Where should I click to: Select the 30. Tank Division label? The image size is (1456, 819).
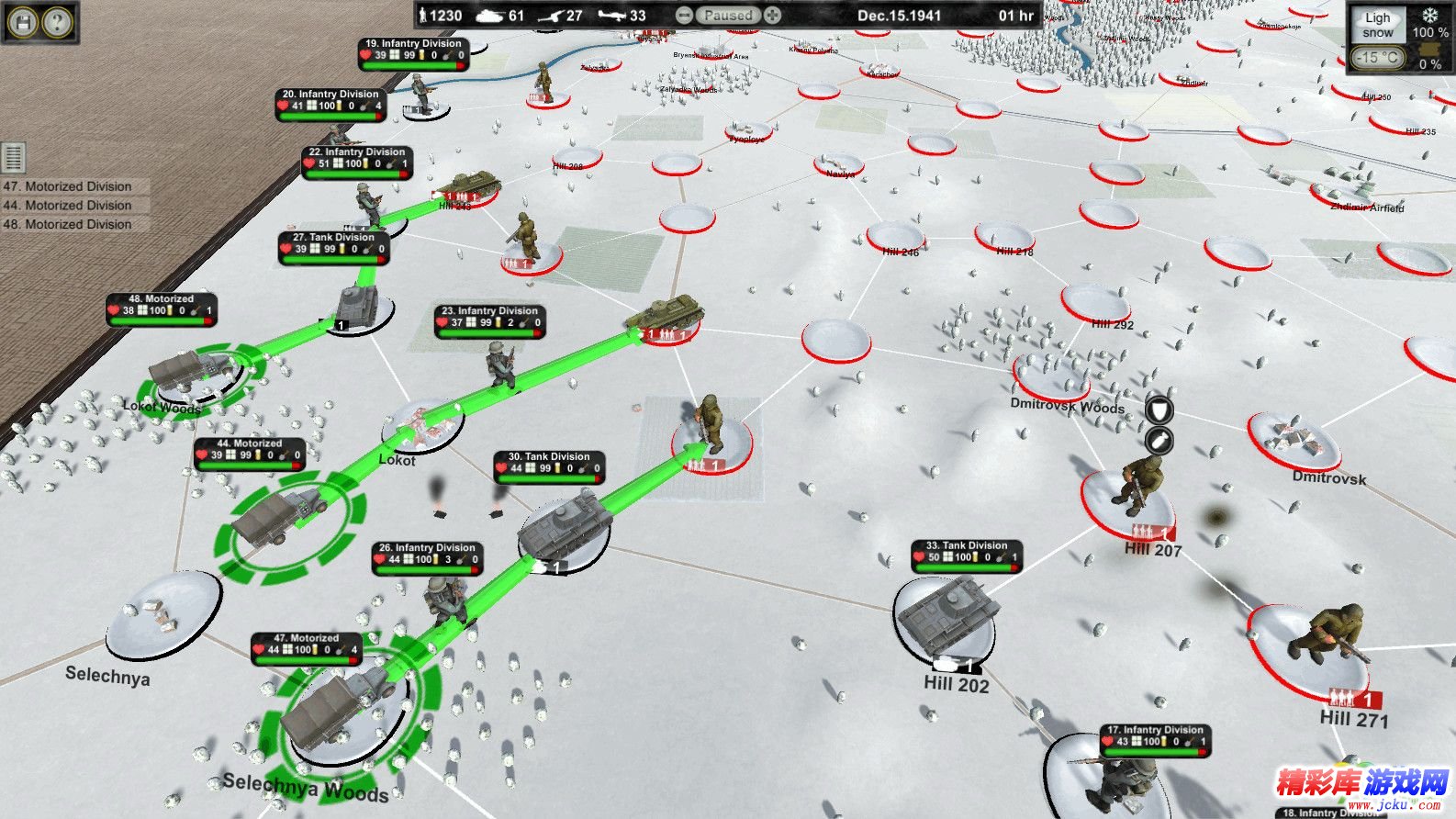[549, 456]
